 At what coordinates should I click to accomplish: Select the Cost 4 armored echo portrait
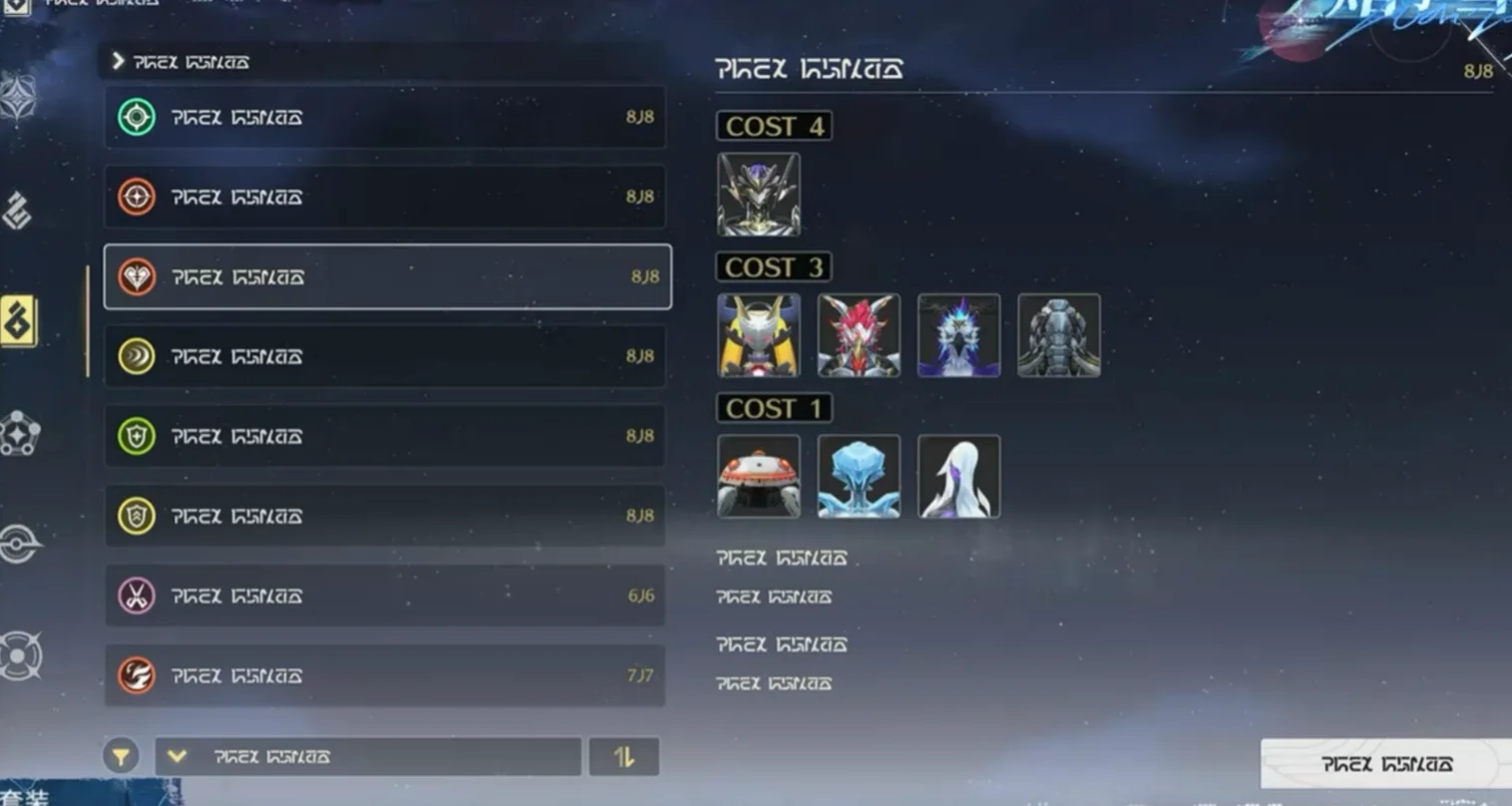pyautogui.click(x=759, y=195)
